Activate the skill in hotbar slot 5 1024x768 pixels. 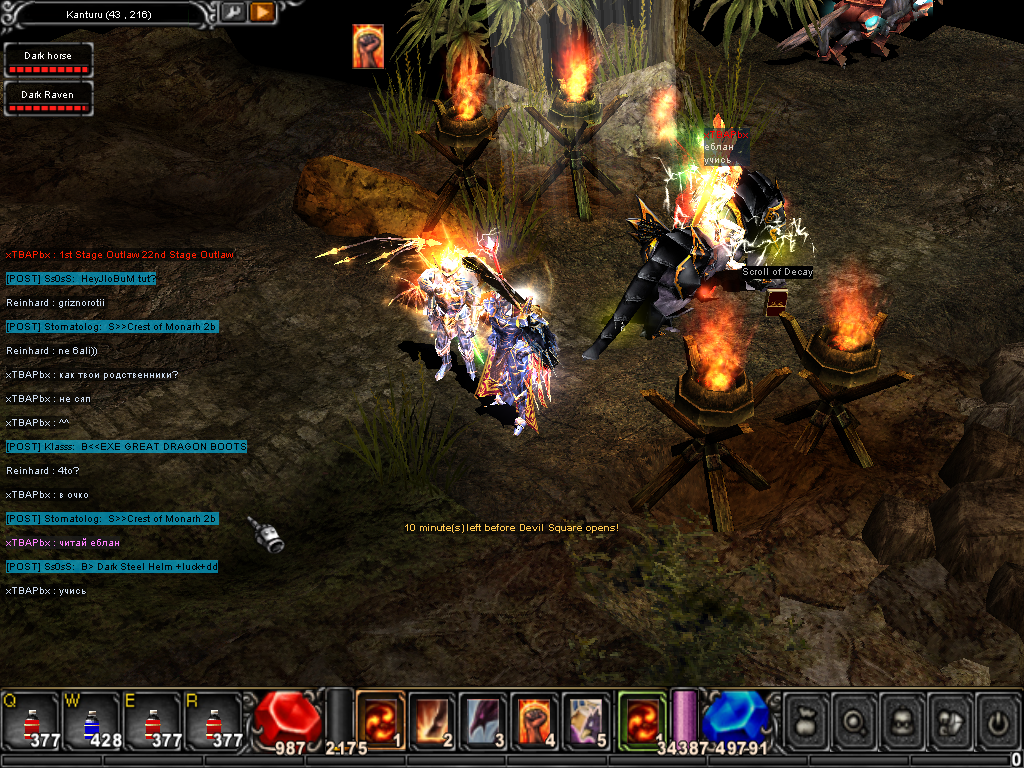tap(588, 720)
